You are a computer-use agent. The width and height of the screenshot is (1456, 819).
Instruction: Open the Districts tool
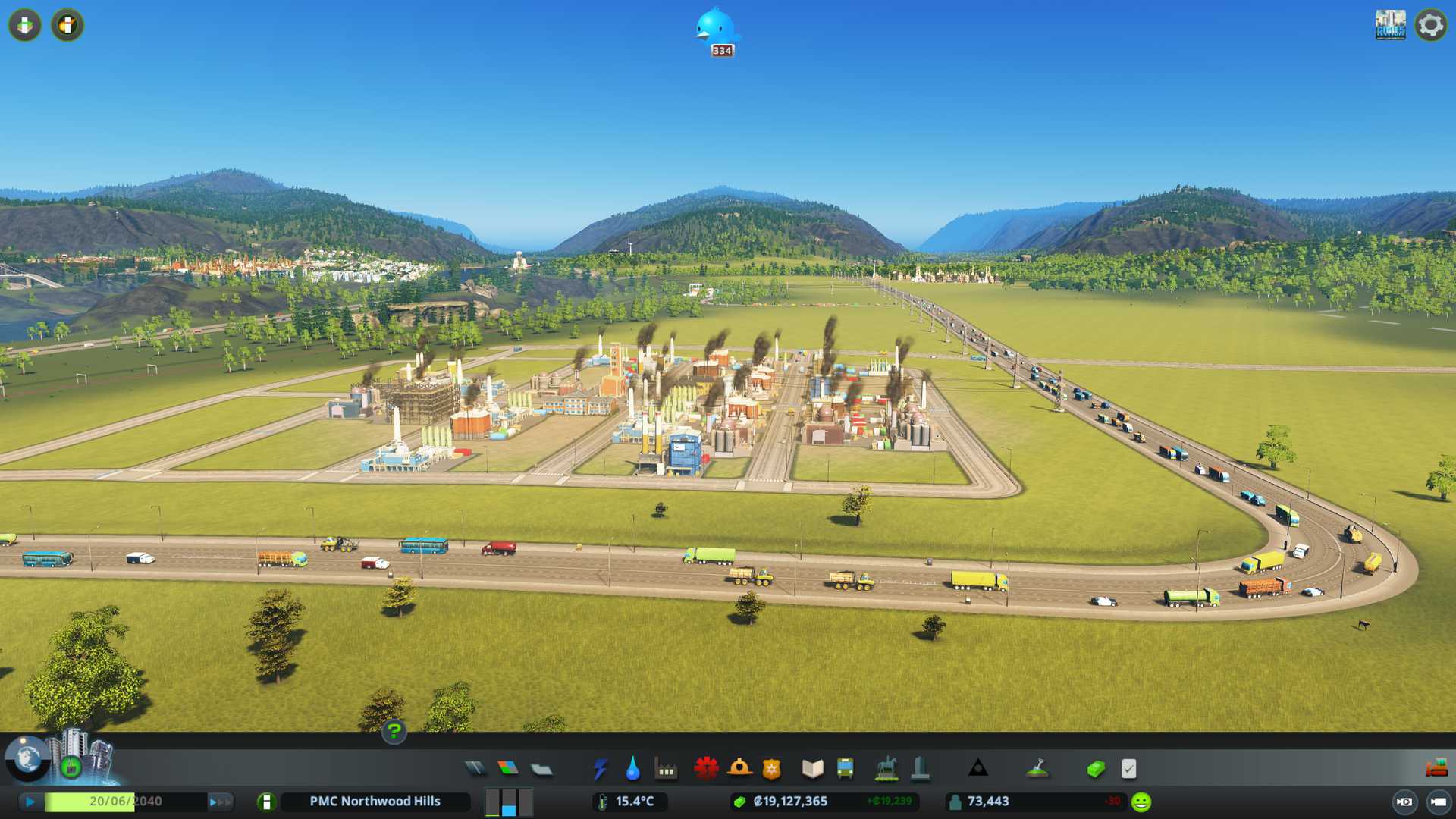click(541, 769)
